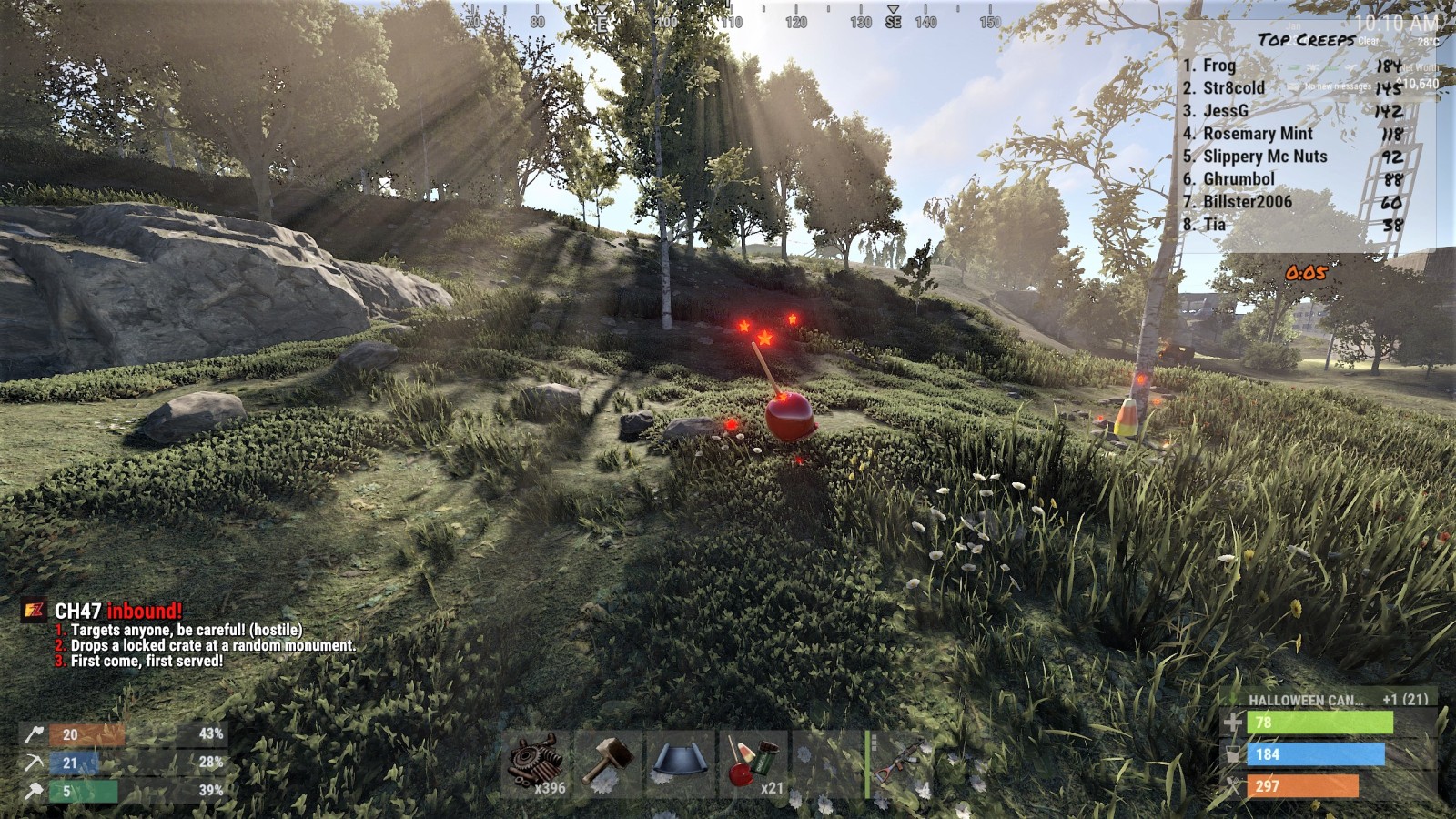The width and height of the screenshot is (1456, 819).
Task: Select the blue building plan slot
Action: pos(681,764)
